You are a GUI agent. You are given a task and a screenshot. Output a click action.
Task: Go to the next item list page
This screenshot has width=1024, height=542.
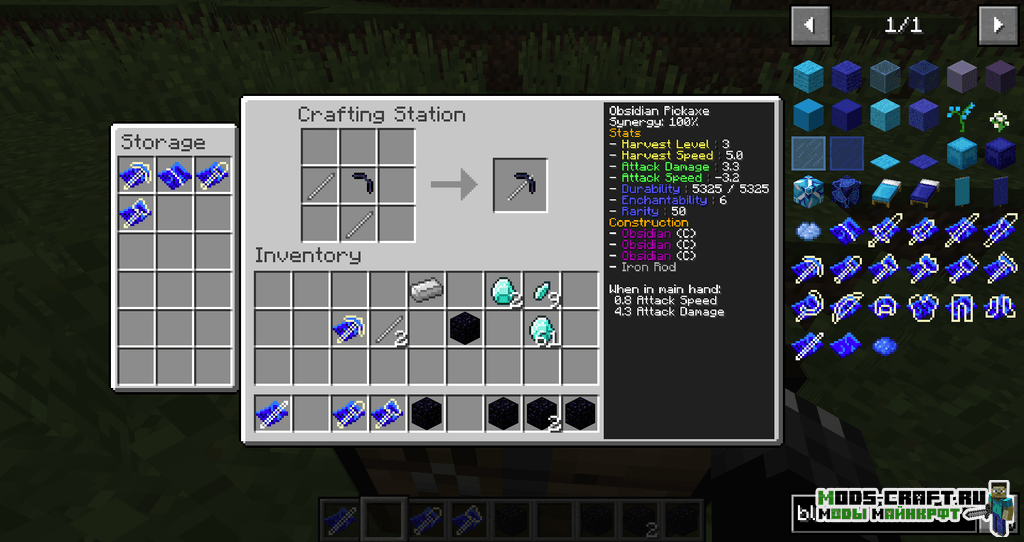[997, 24]
